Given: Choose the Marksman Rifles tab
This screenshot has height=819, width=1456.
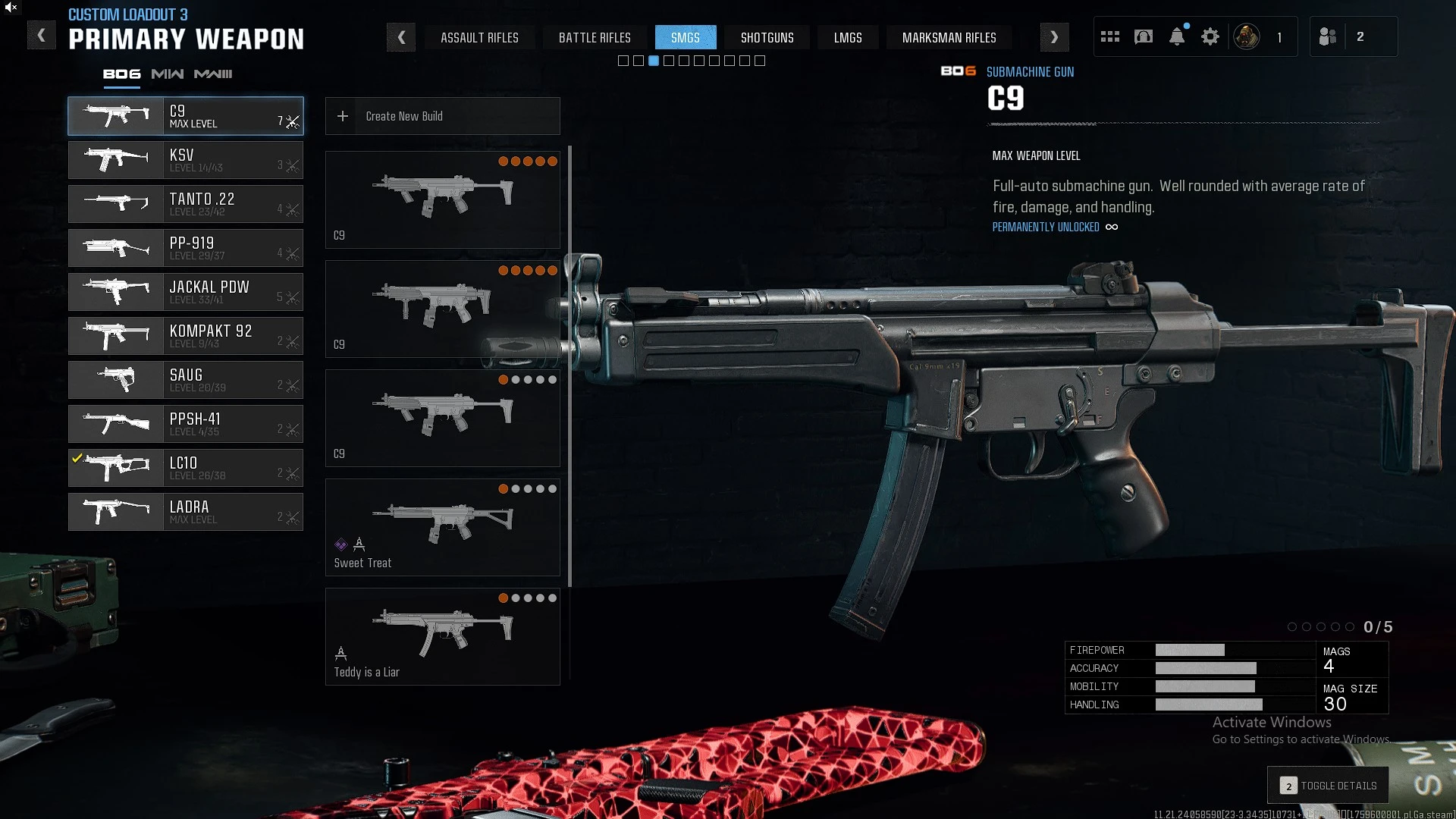Looking at the screenshot, I should pyautogui.click(x=949, y=38).
